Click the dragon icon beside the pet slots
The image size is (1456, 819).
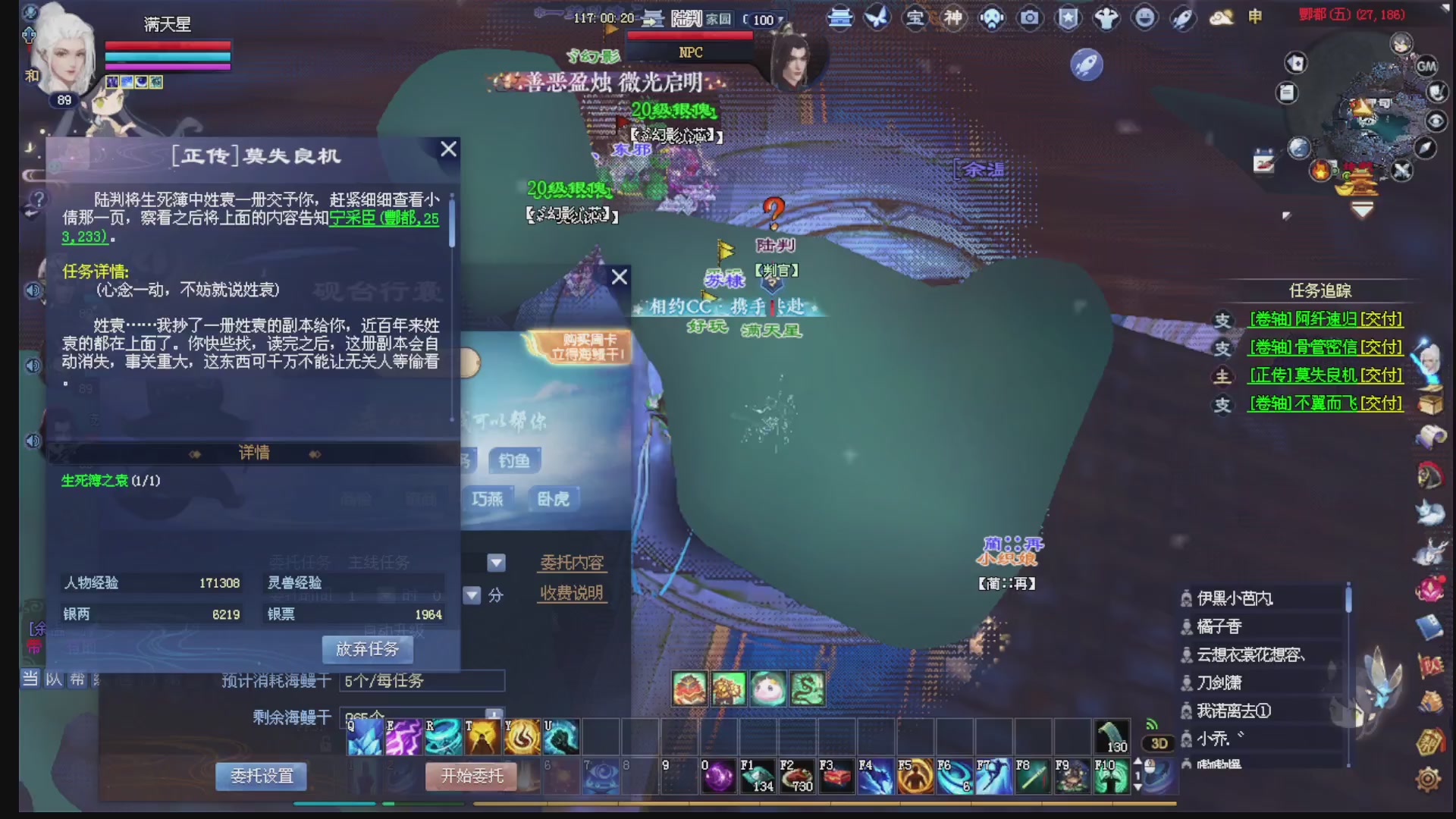coord(808,690)
